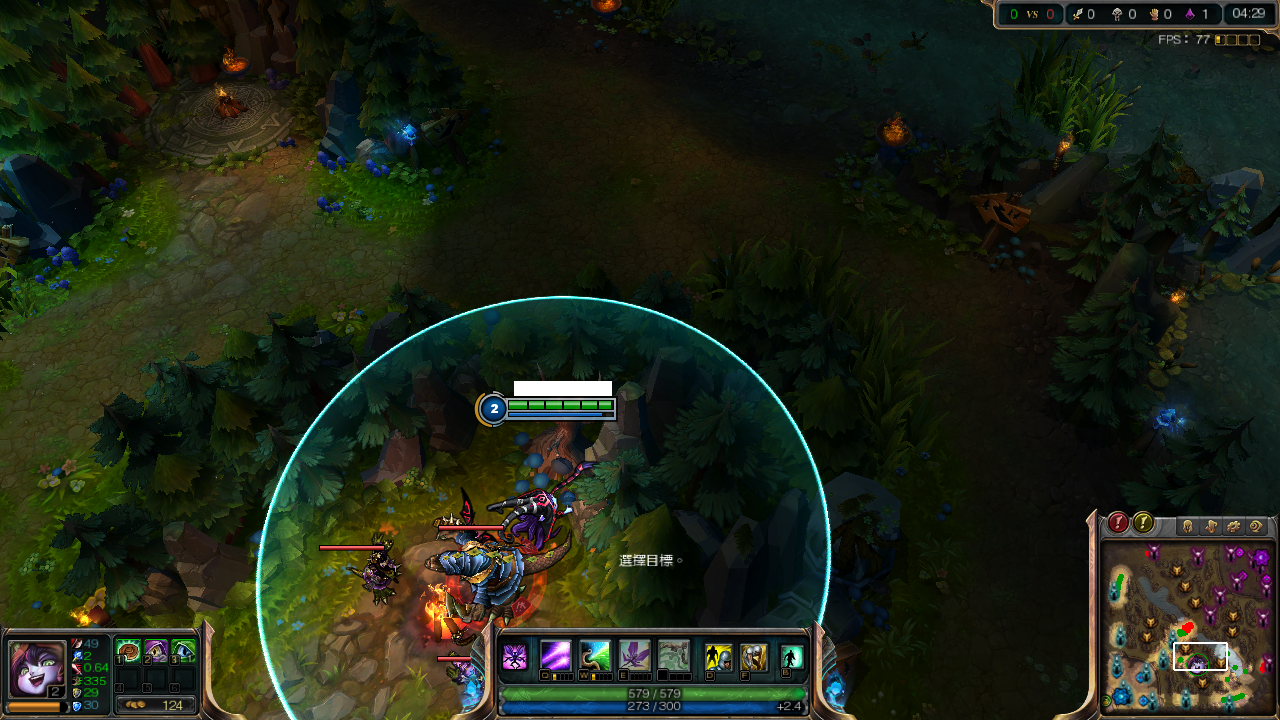
Task: Open the gear settings button above minimap
Action: coord(1233,526)
